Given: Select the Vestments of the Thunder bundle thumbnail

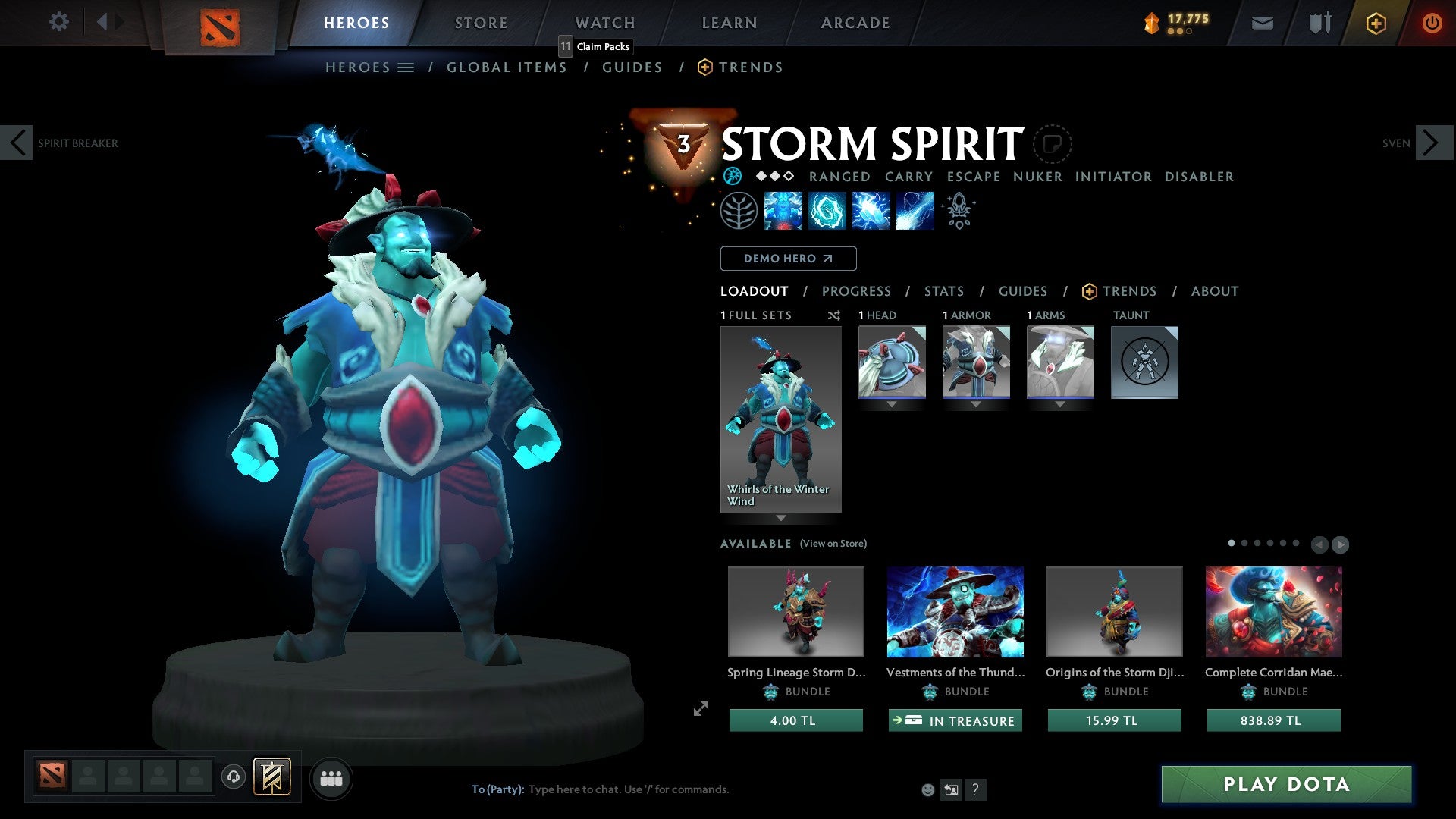Looking at the screenshot, I should click(955, 612).
